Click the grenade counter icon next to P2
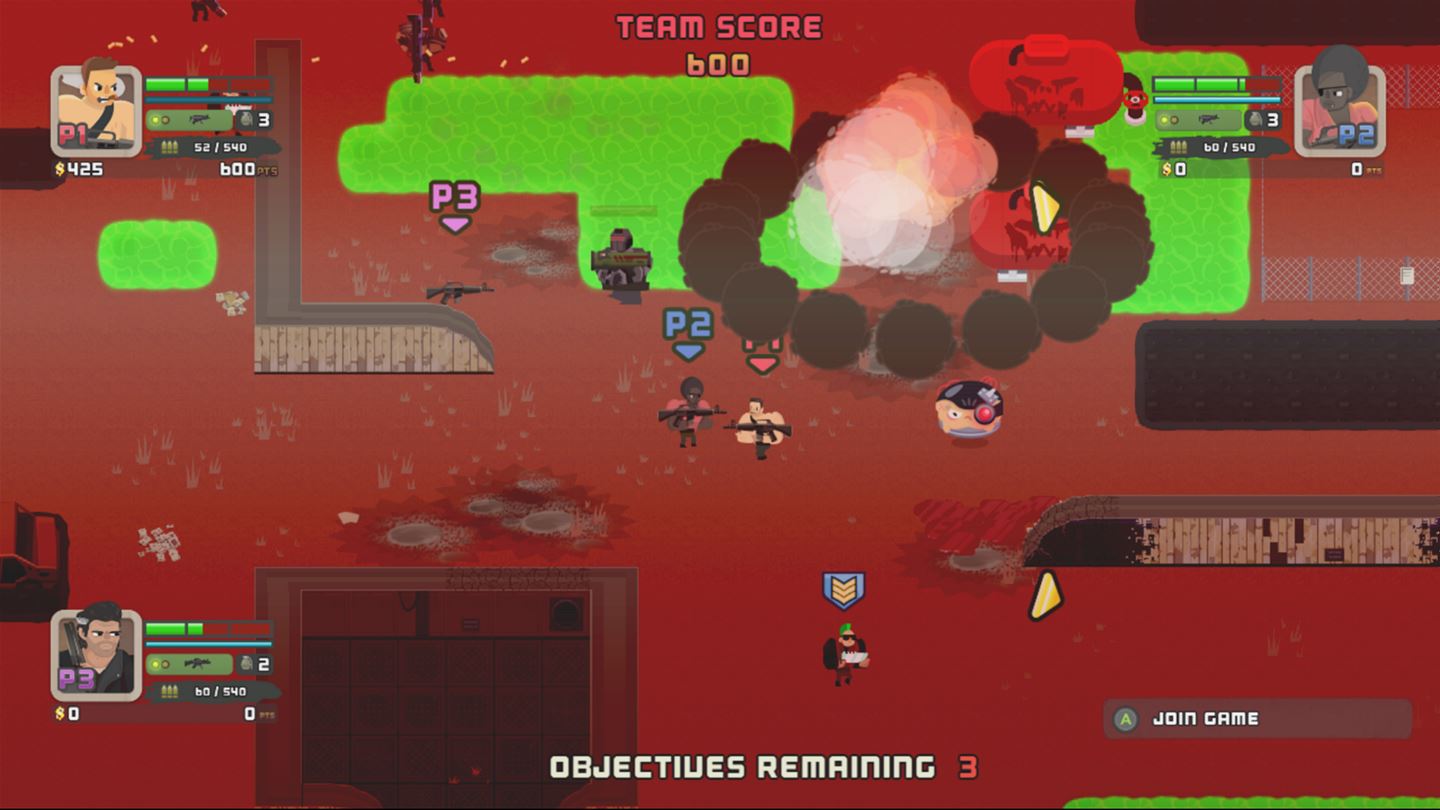1440x810 pixels. (1254, 120)
